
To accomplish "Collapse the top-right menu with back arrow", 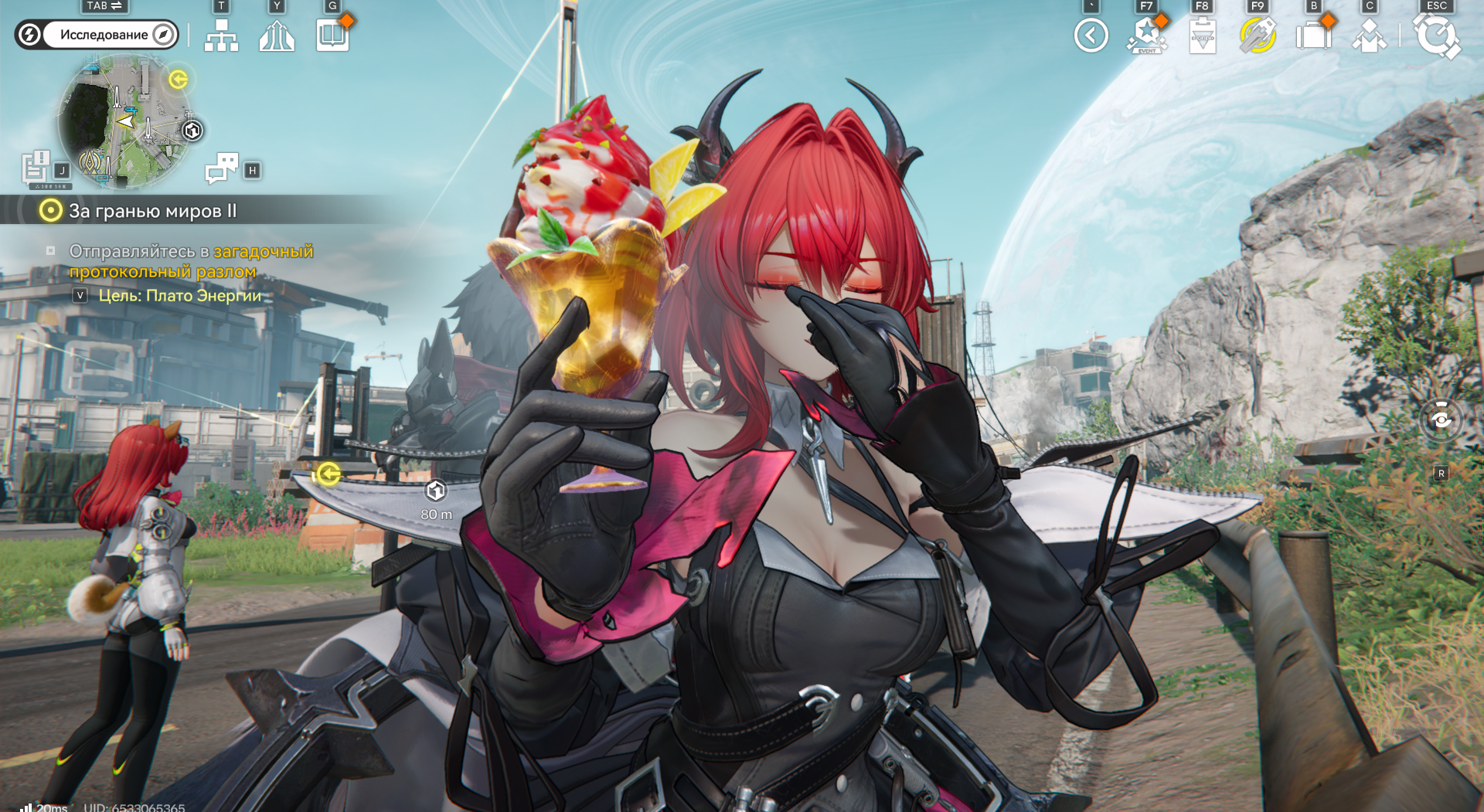I will 1091,36.
